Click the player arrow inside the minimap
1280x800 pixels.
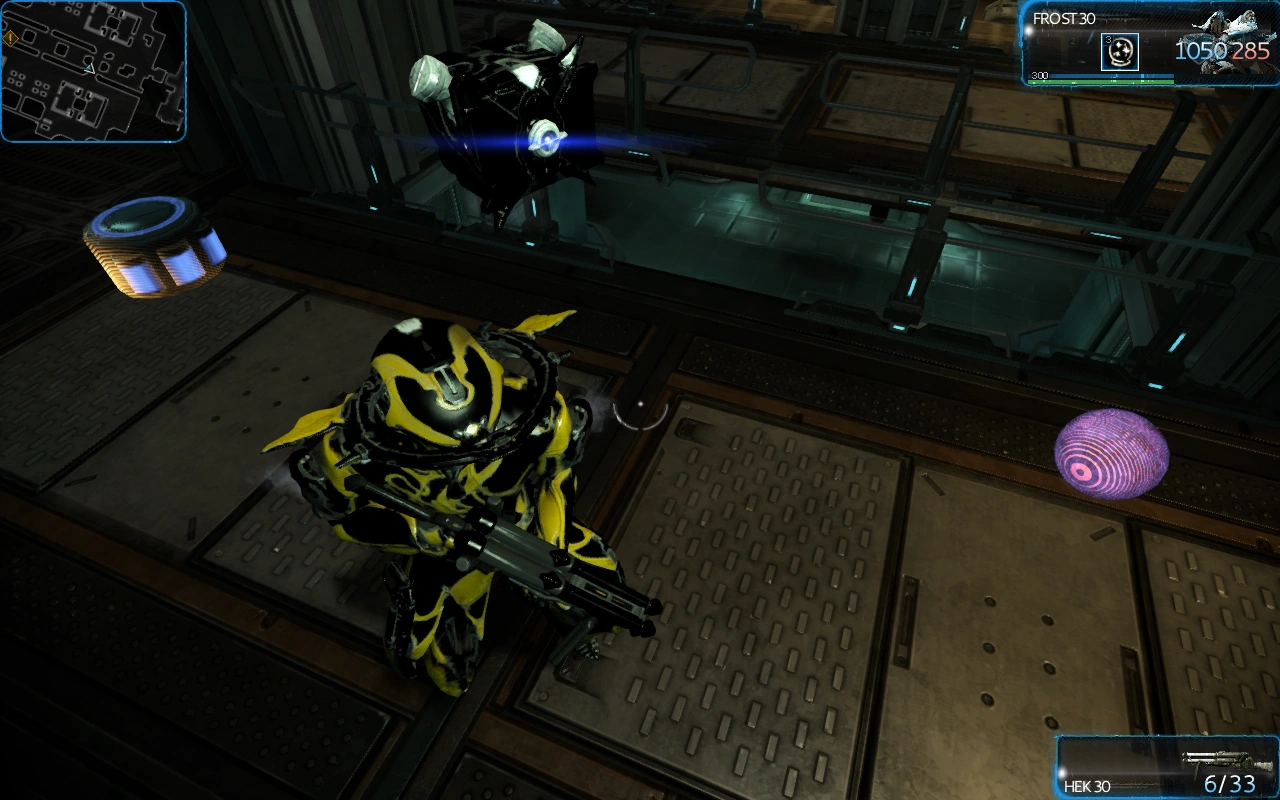tap(89, 68)
